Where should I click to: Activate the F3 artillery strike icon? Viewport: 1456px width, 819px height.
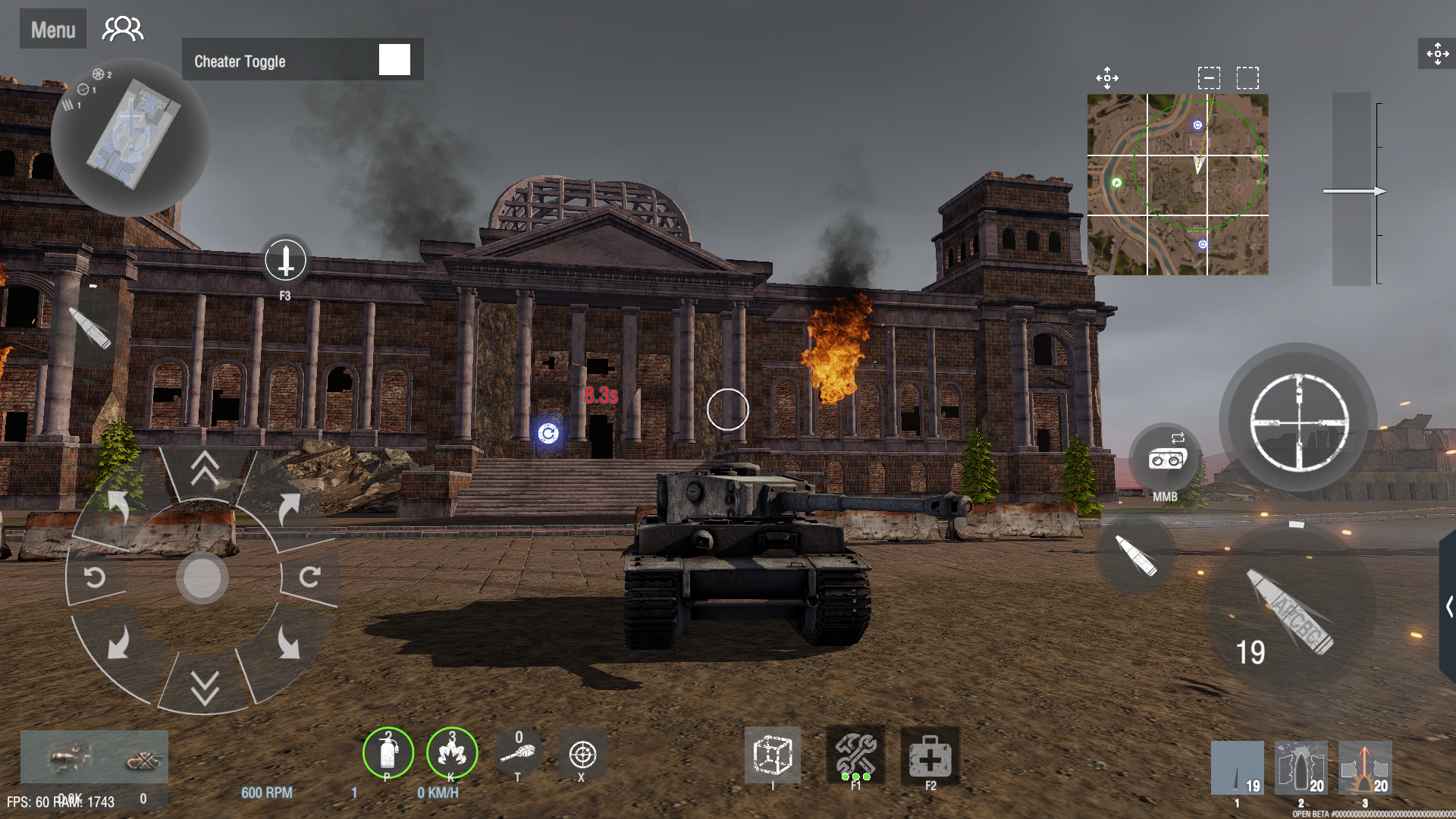pyautogui.click(x=285, y=262)
